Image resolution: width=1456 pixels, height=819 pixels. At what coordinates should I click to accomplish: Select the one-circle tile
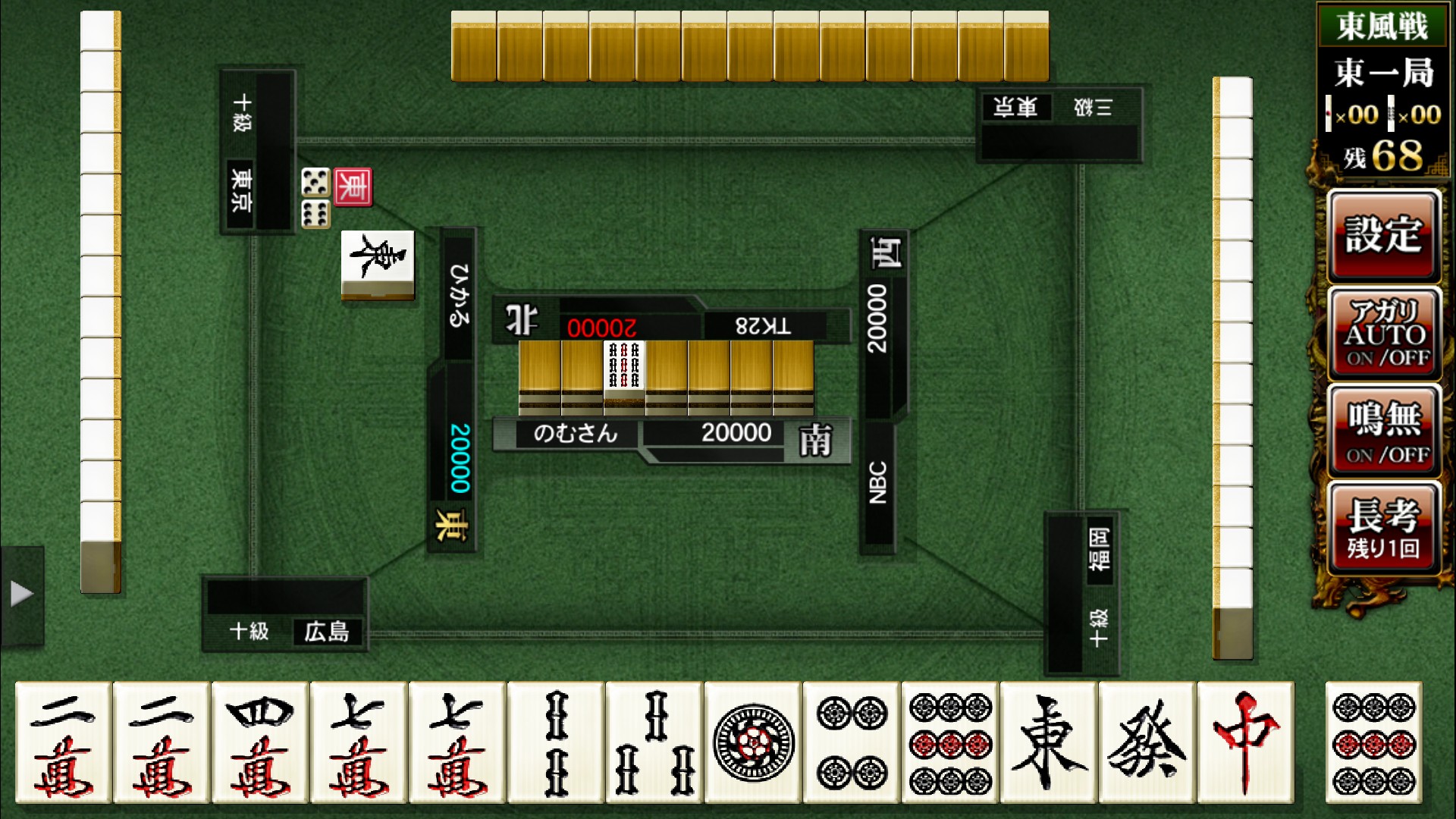pyautogui.click(x=752, y=742)
